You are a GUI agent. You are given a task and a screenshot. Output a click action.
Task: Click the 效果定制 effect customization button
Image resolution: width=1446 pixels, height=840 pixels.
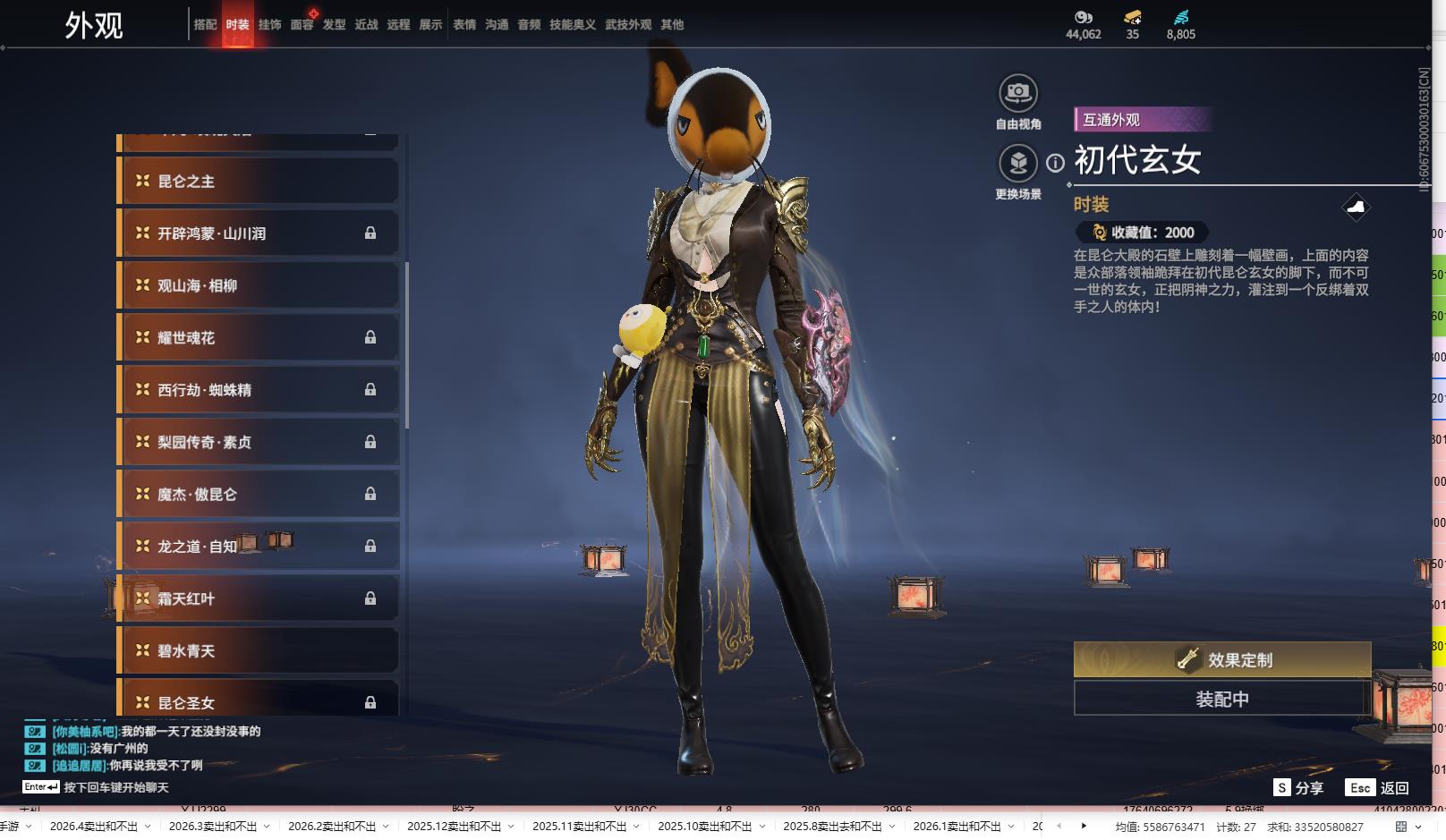[x=1221, y=660]
